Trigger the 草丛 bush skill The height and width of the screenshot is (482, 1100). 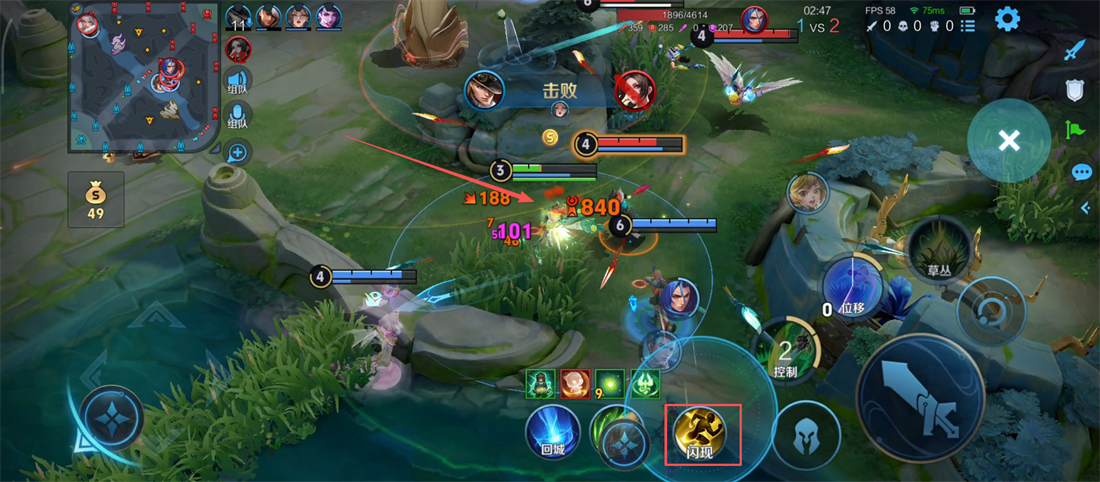(x=938, y=250)
